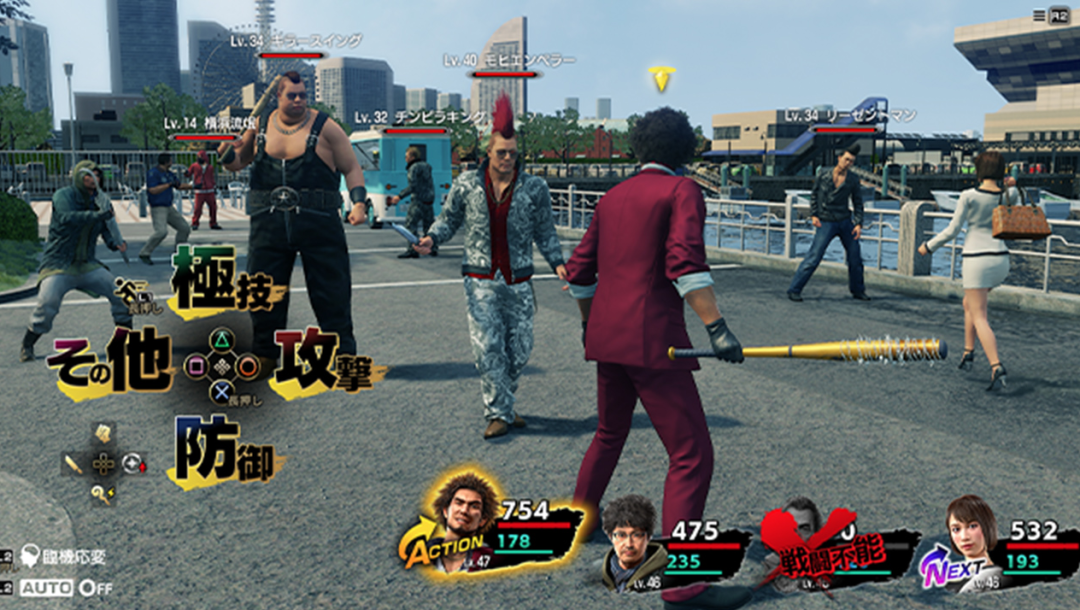Target the Lv.14 enemy nameplate

tap(211, 124)
